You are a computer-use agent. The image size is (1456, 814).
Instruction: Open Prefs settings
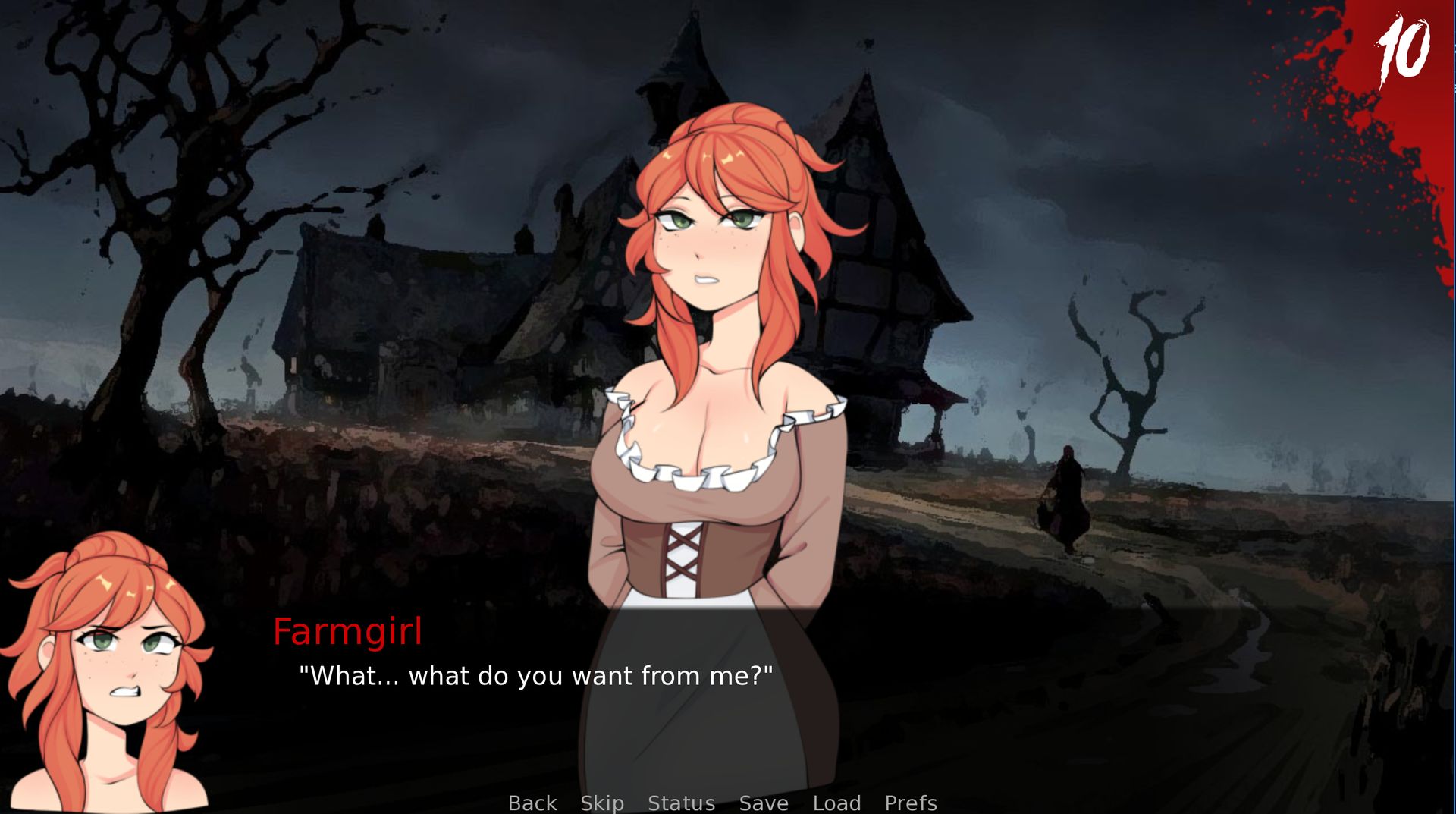[911, 803]
